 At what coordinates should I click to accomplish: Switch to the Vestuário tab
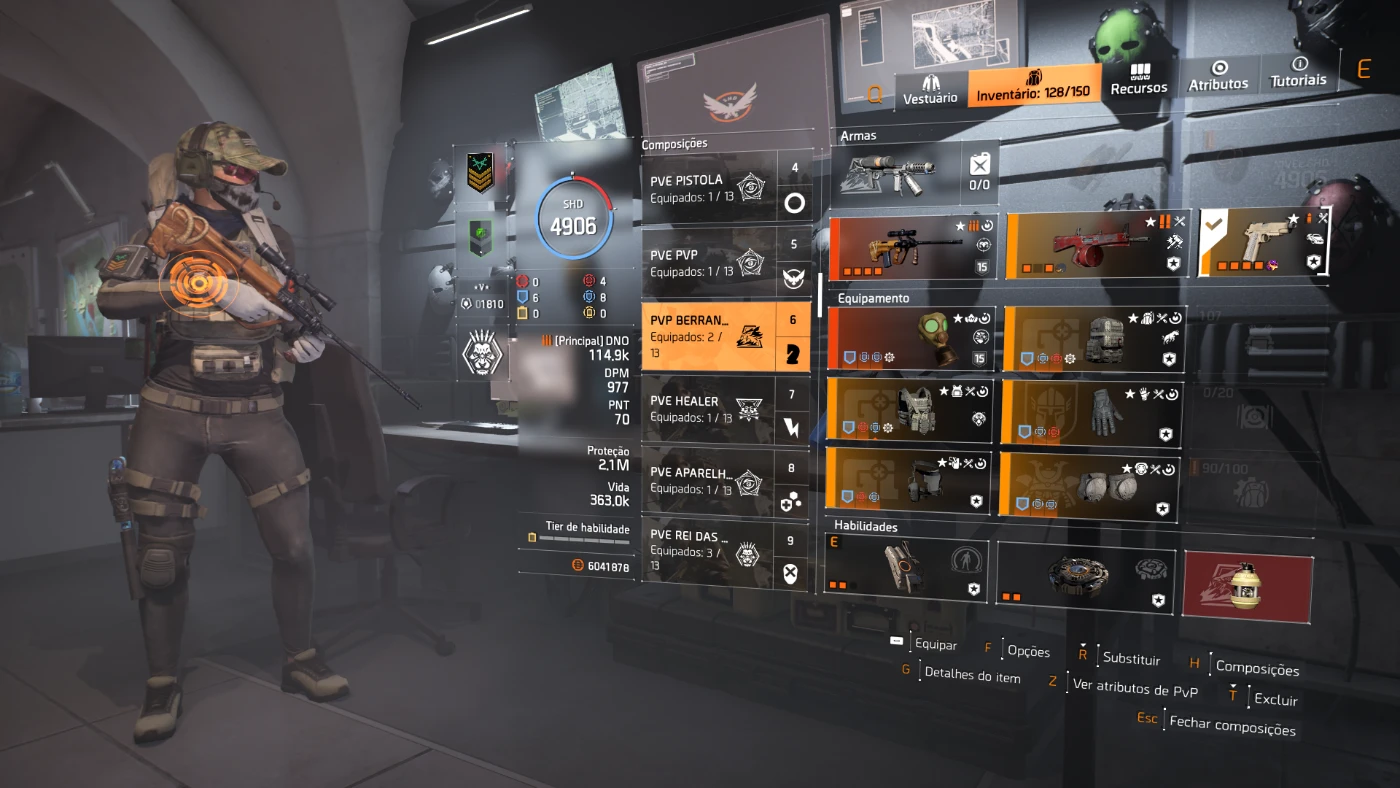930,87
